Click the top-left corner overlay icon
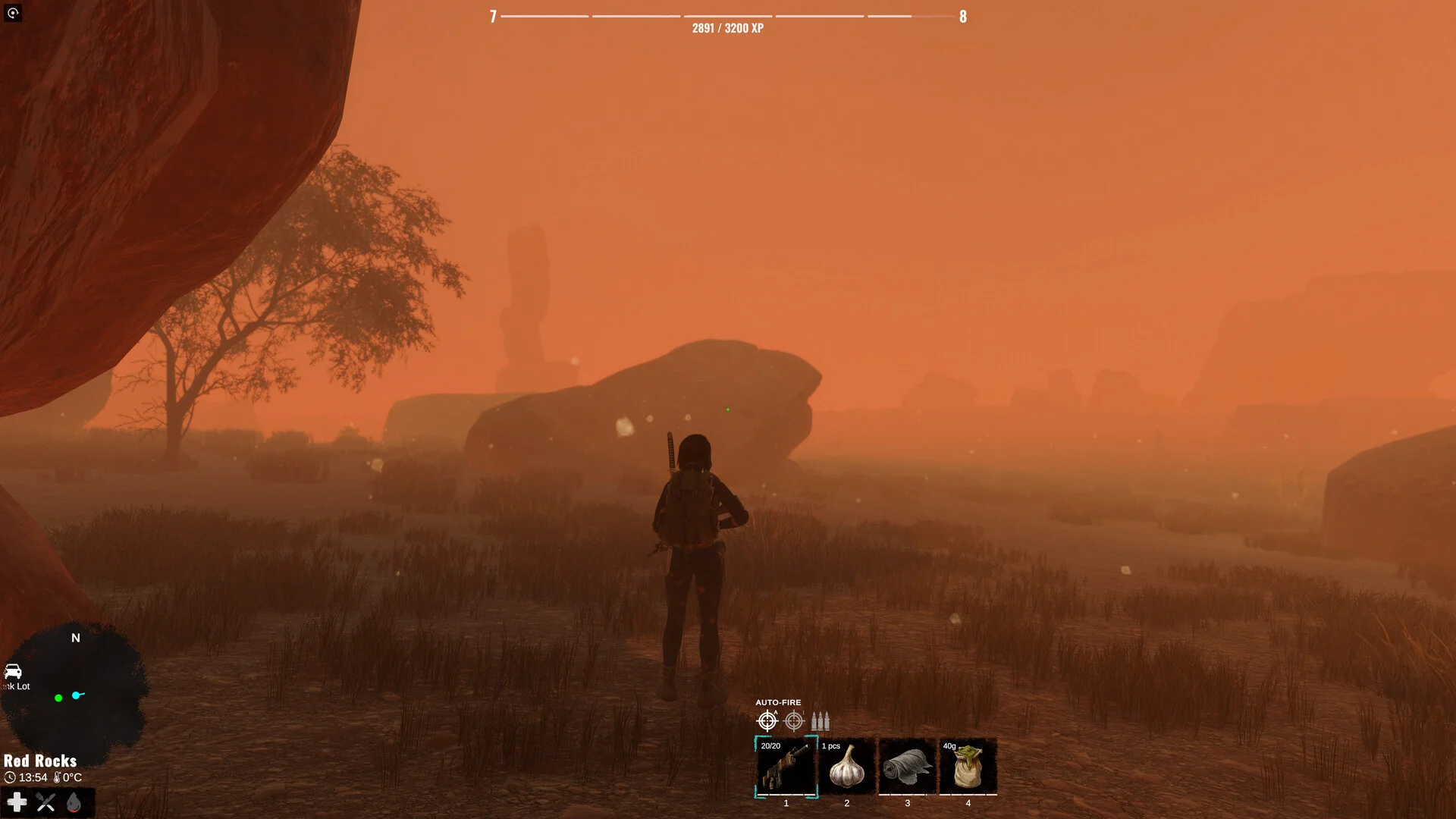Image resolution: width=1456 pixels, height=819 pixels. 13,13
